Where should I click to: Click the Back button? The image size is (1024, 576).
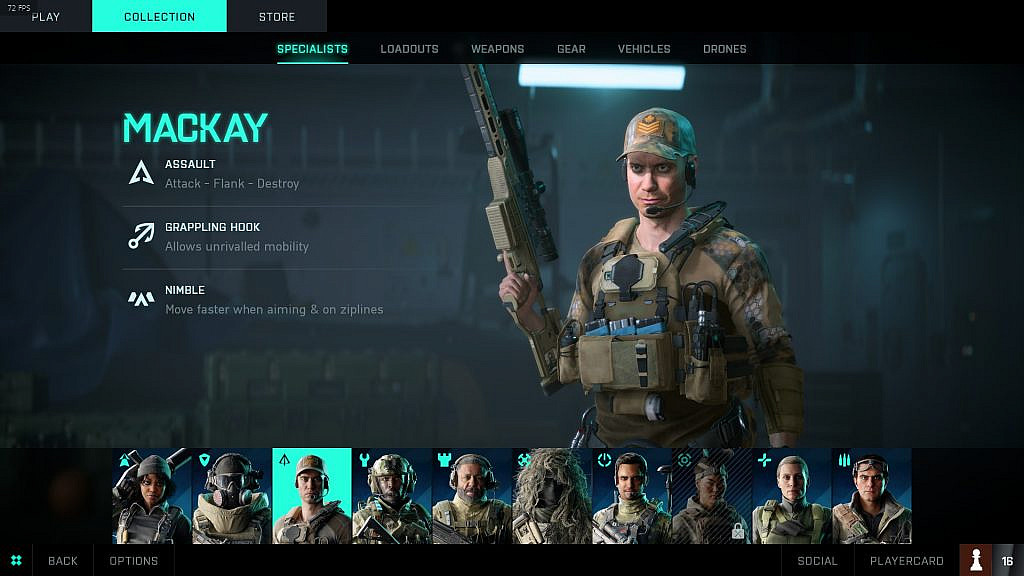click(x=62, y=561)
